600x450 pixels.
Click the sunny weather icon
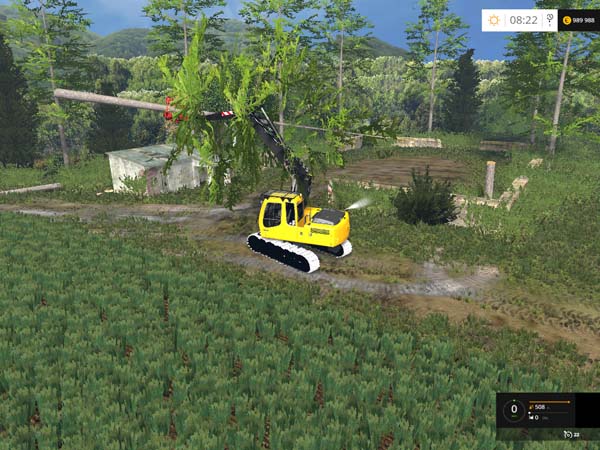tap(495, 20)
